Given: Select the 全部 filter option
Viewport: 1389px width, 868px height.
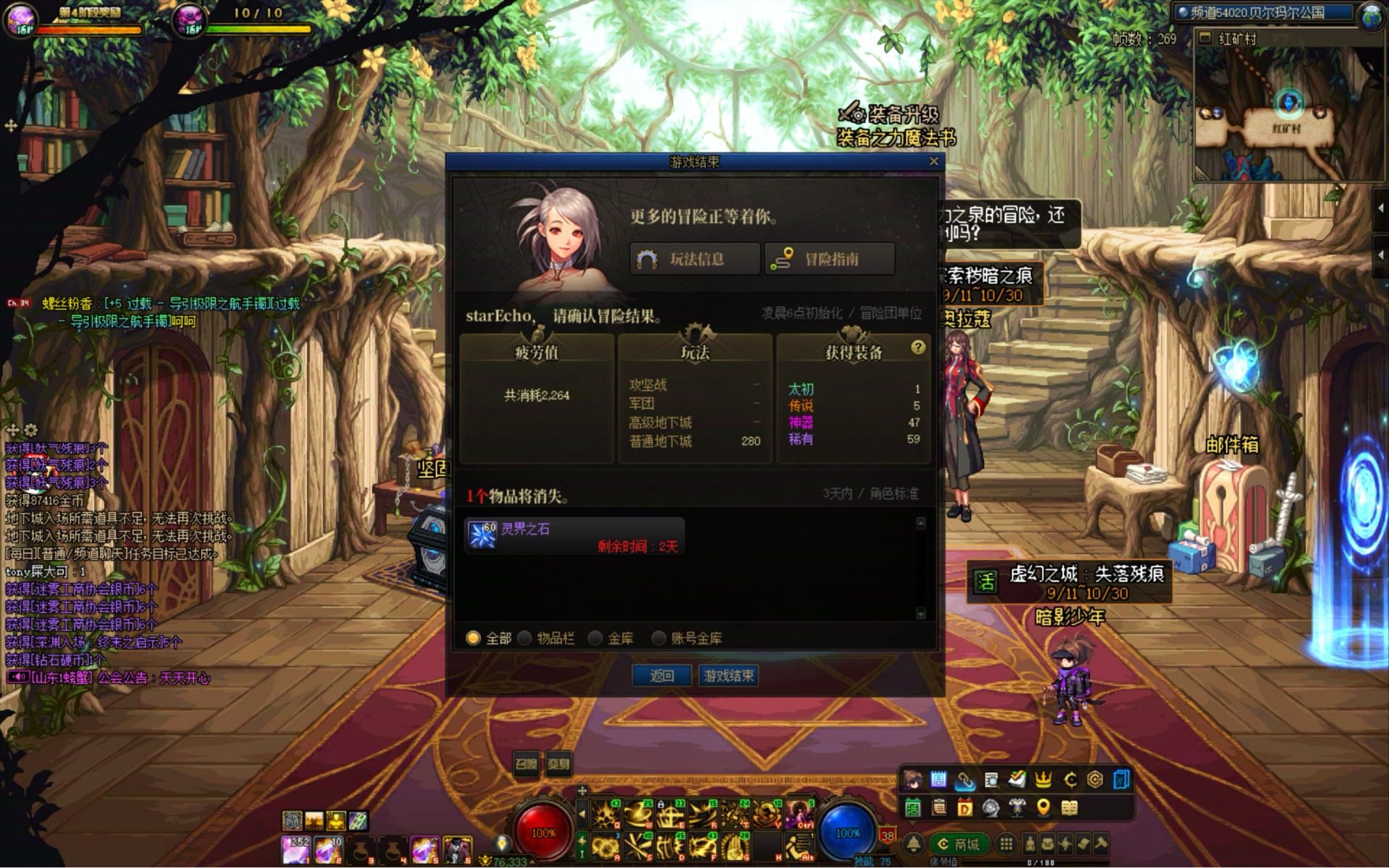Looking at the screenshot, I should click(x=473, y=638).
